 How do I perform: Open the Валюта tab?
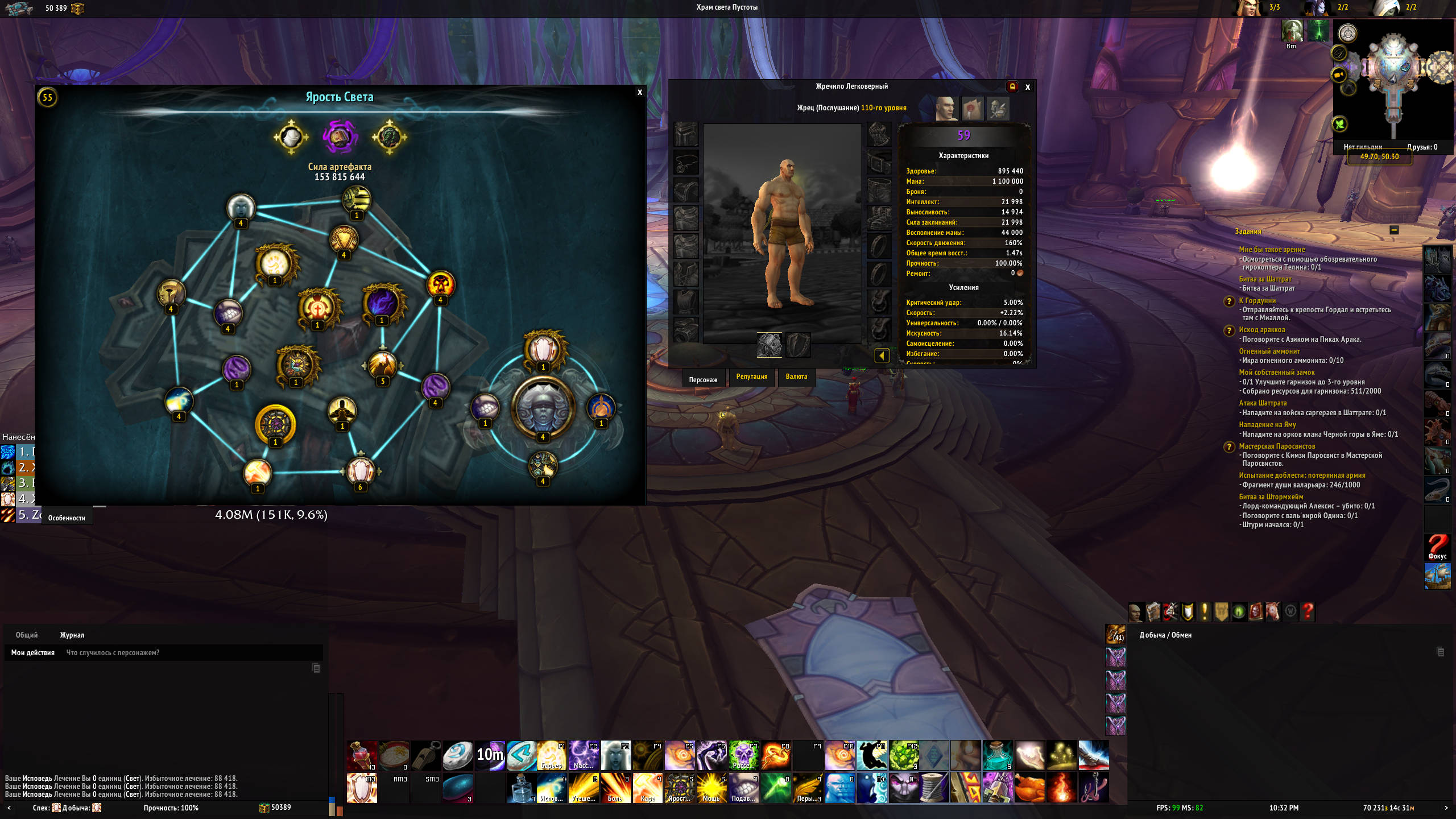(796, 377)
